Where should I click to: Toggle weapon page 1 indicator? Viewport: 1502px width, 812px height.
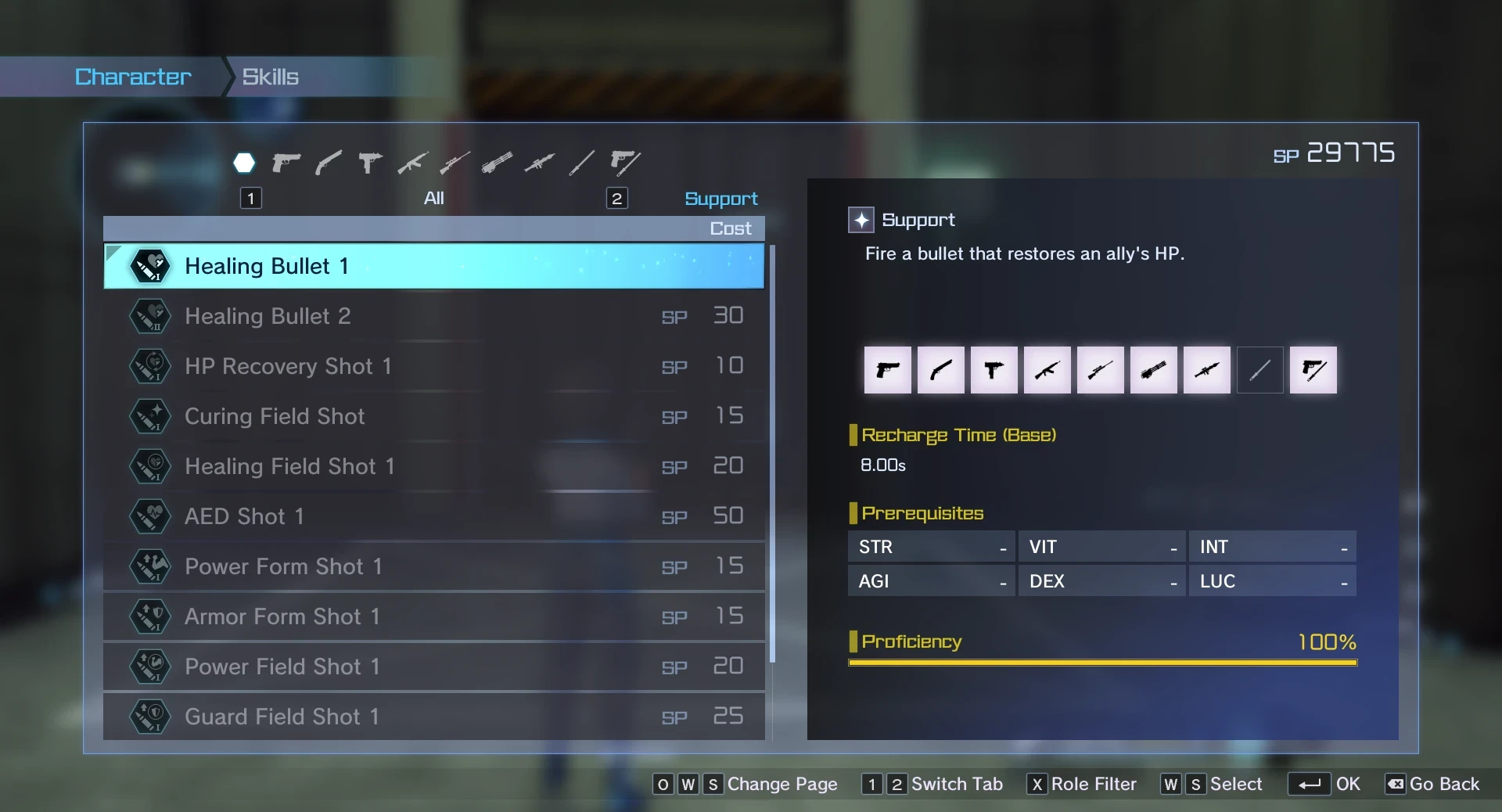point(250,198)
